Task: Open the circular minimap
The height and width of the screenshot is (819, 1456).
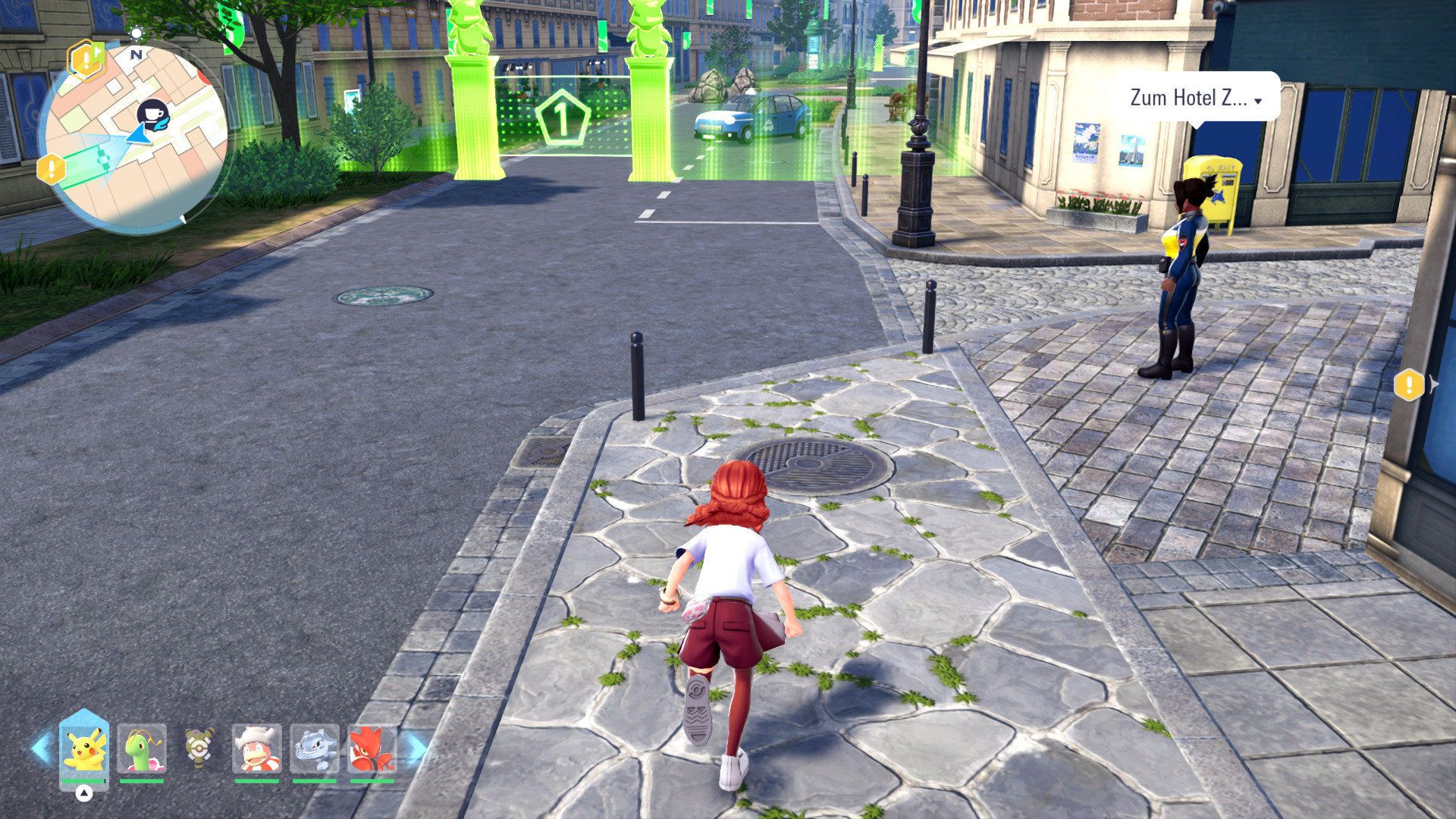Action: [x=135, y=136]
